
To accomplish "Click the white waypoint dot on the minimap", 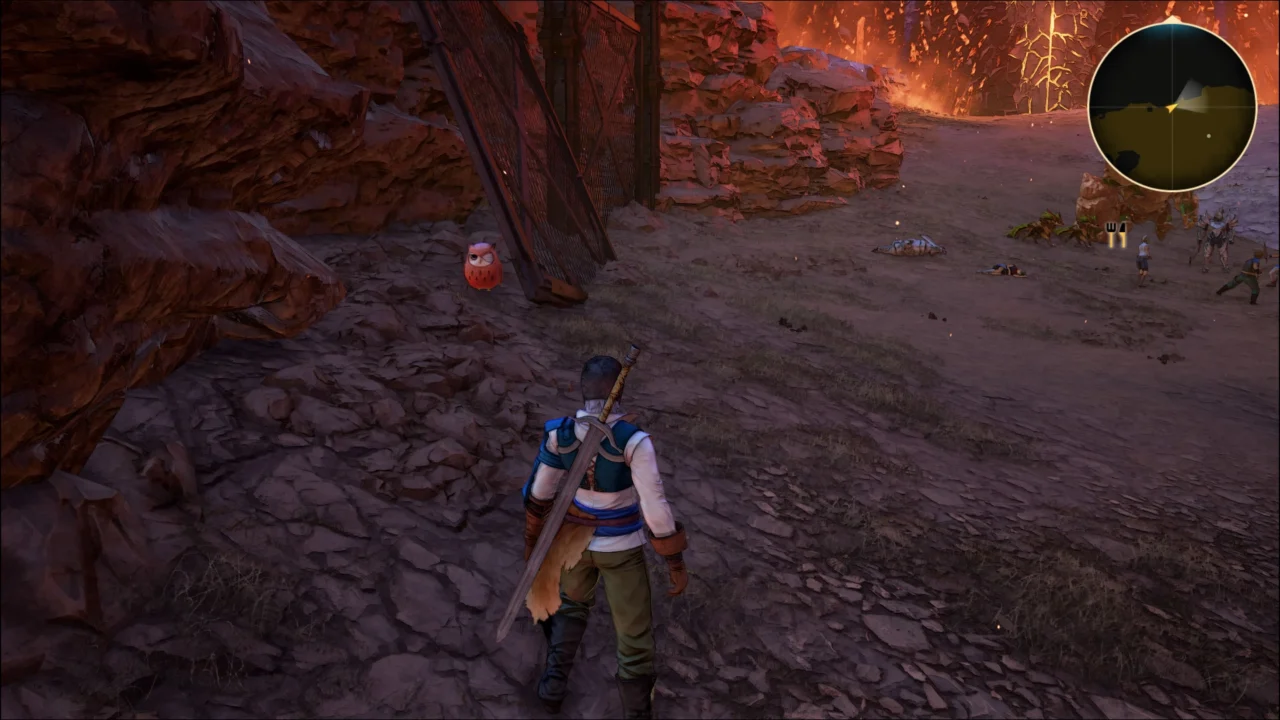I will point(1209,134).
